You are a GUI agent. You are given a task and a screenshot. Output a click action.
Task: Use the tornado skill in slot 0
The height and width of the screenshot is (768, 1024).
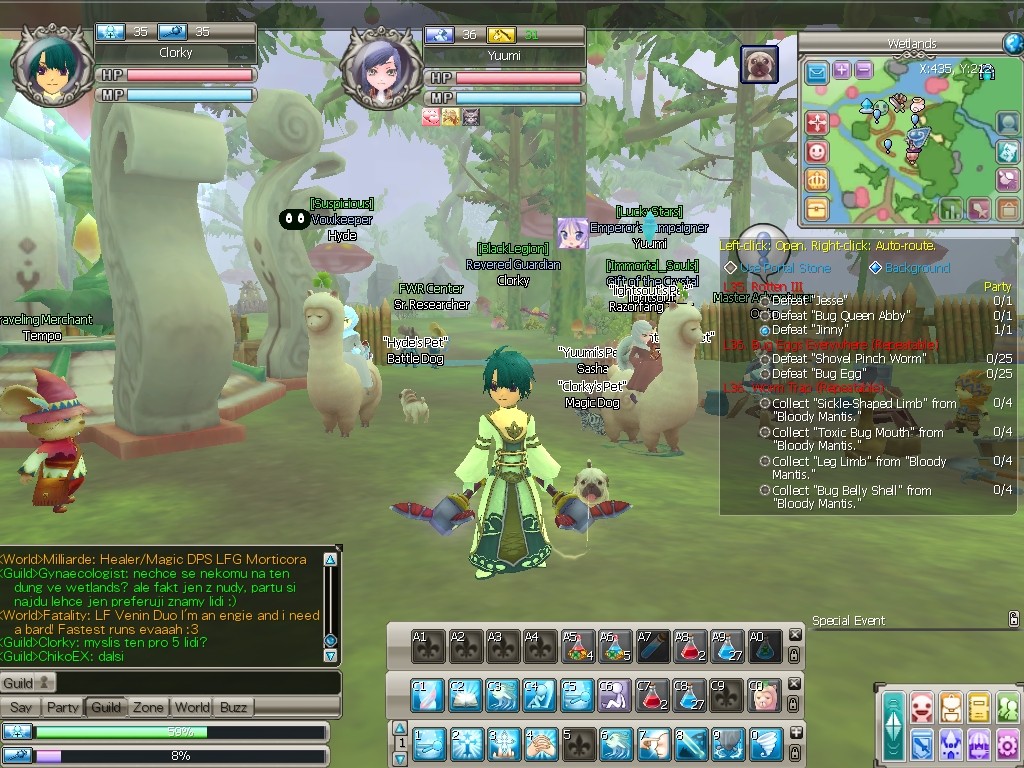coord(764,744)
